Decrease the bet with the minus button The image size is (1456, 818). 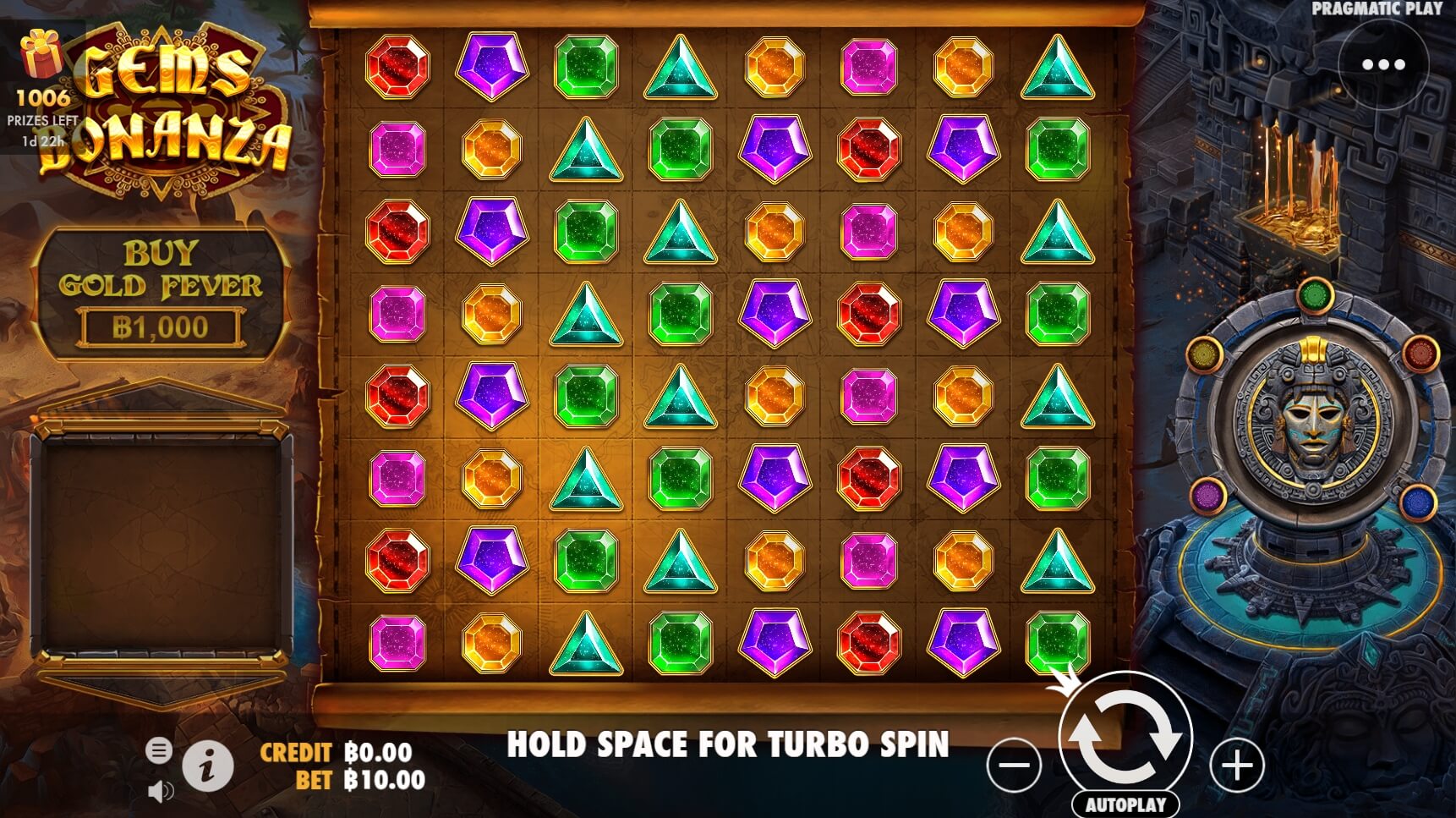(x=1014, y=766)
